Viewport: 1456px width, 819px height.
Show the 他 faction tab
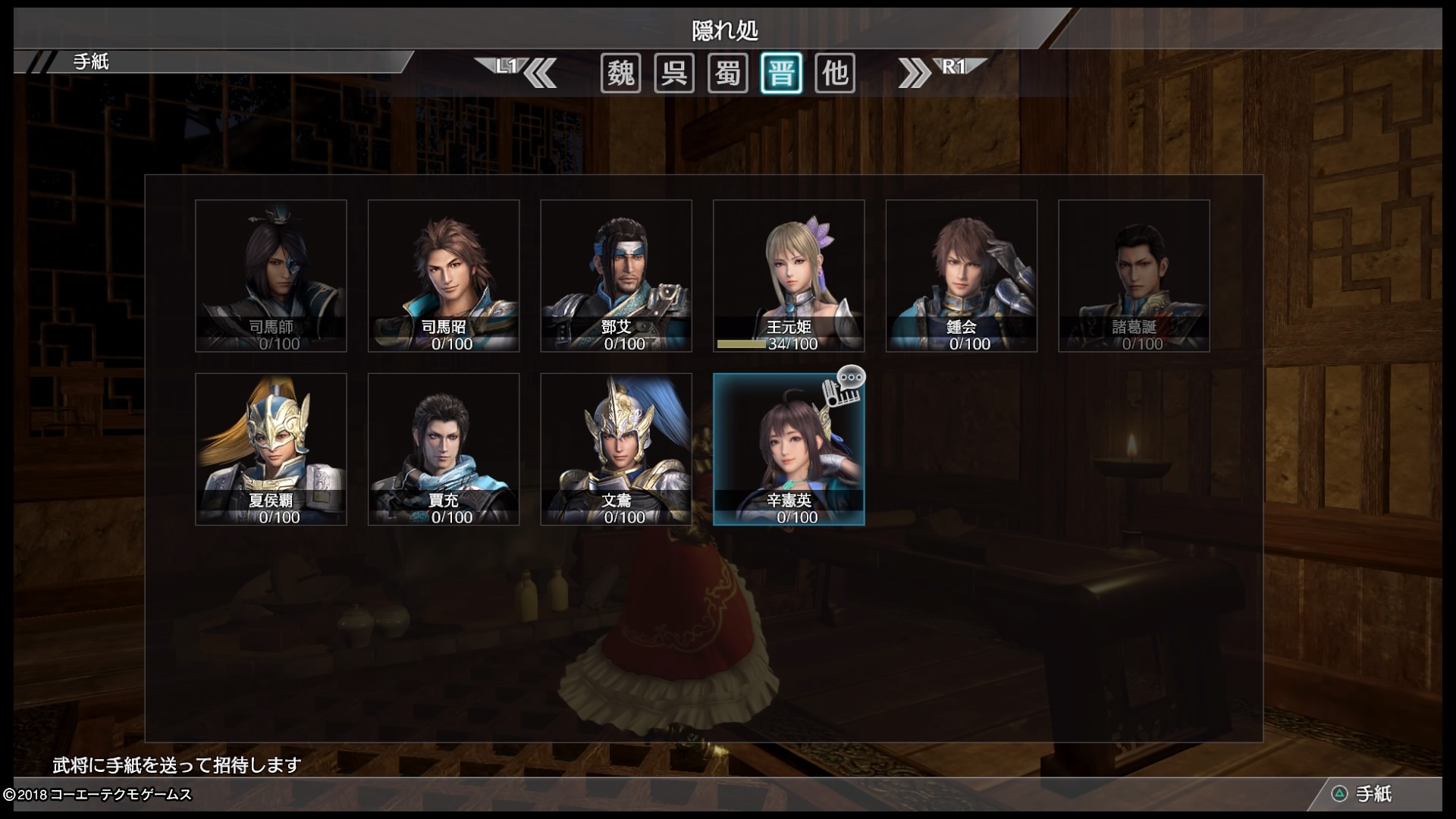[x=835, y=74]
